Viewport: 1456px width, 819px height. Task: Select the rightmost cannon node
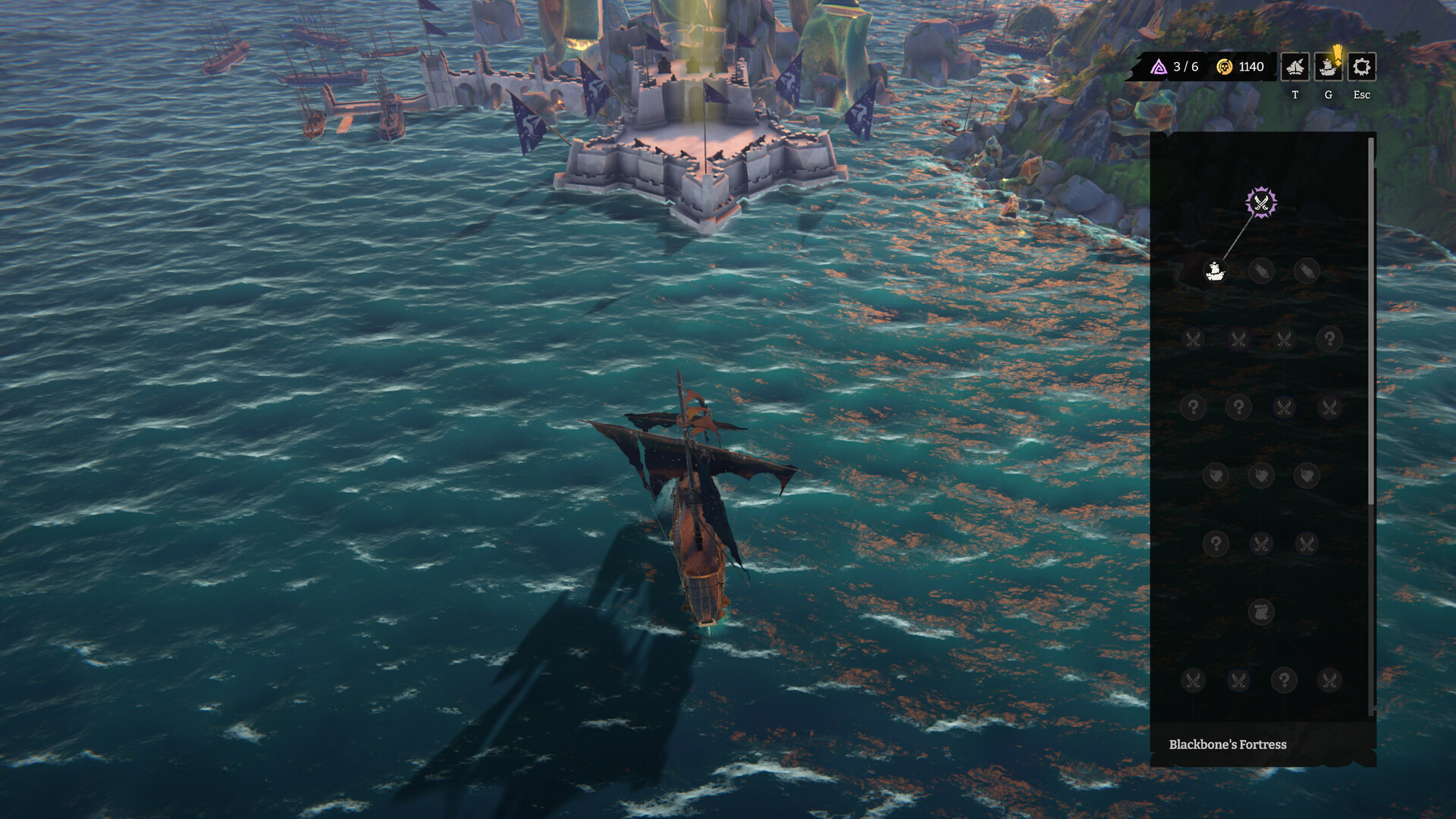click(x=1306, y=271)
